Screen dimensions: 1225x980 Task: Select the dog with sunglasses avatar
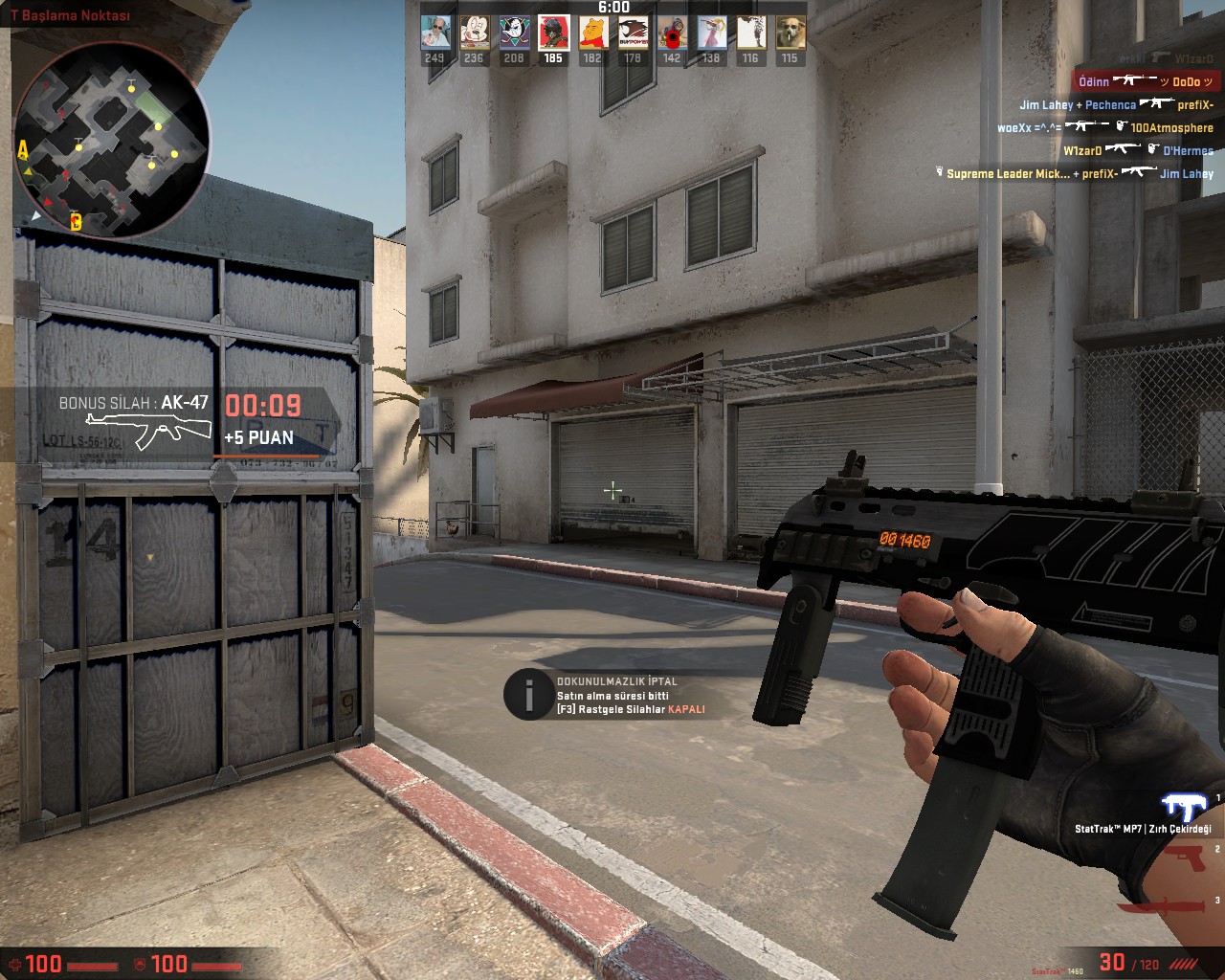click(x=790, y=33)
